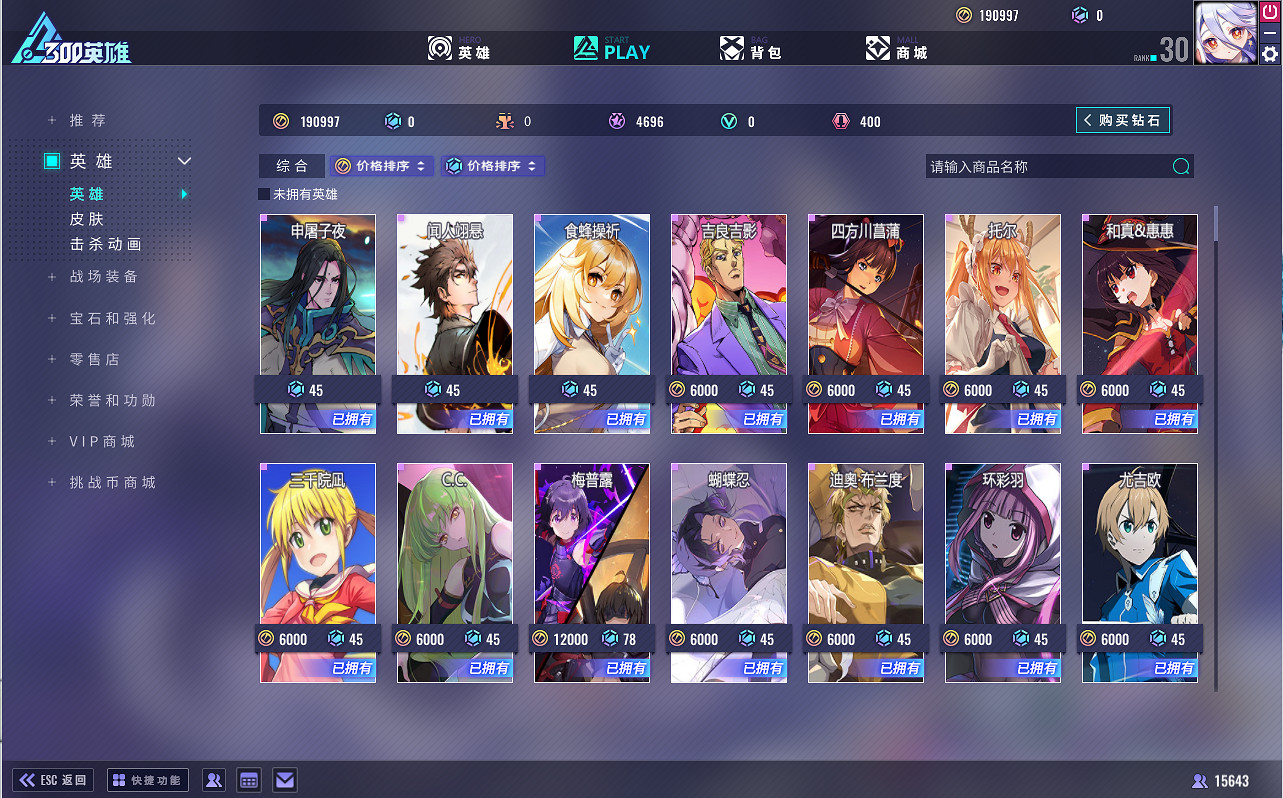Collapse the 英雄 section in the sidebar
The width and height of the screenshot is (1283, 798).
tap(183, 160)
